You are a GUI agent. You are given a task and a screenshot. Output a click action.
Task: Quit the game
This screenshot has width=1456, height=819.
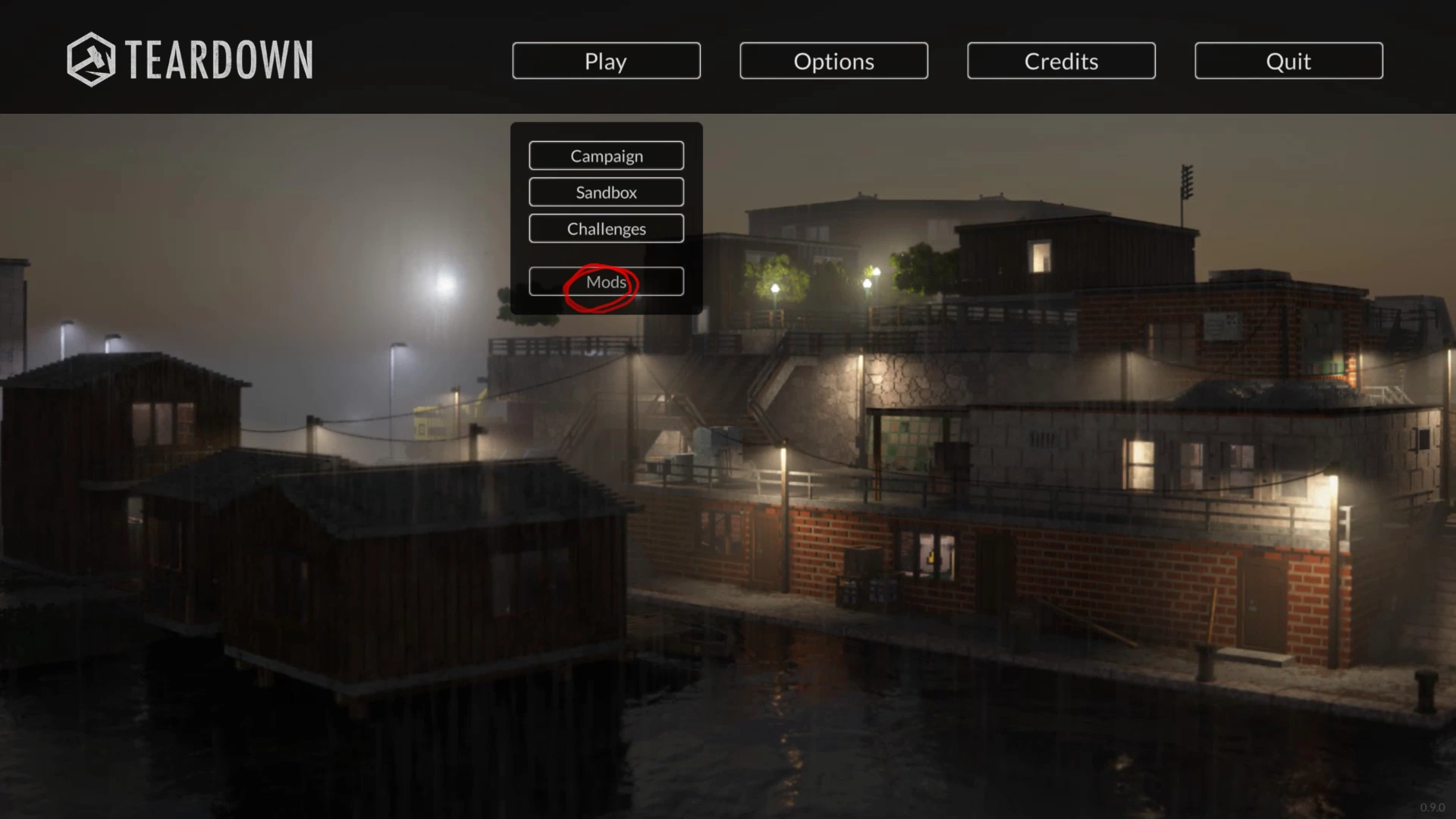click(1288, 61)
